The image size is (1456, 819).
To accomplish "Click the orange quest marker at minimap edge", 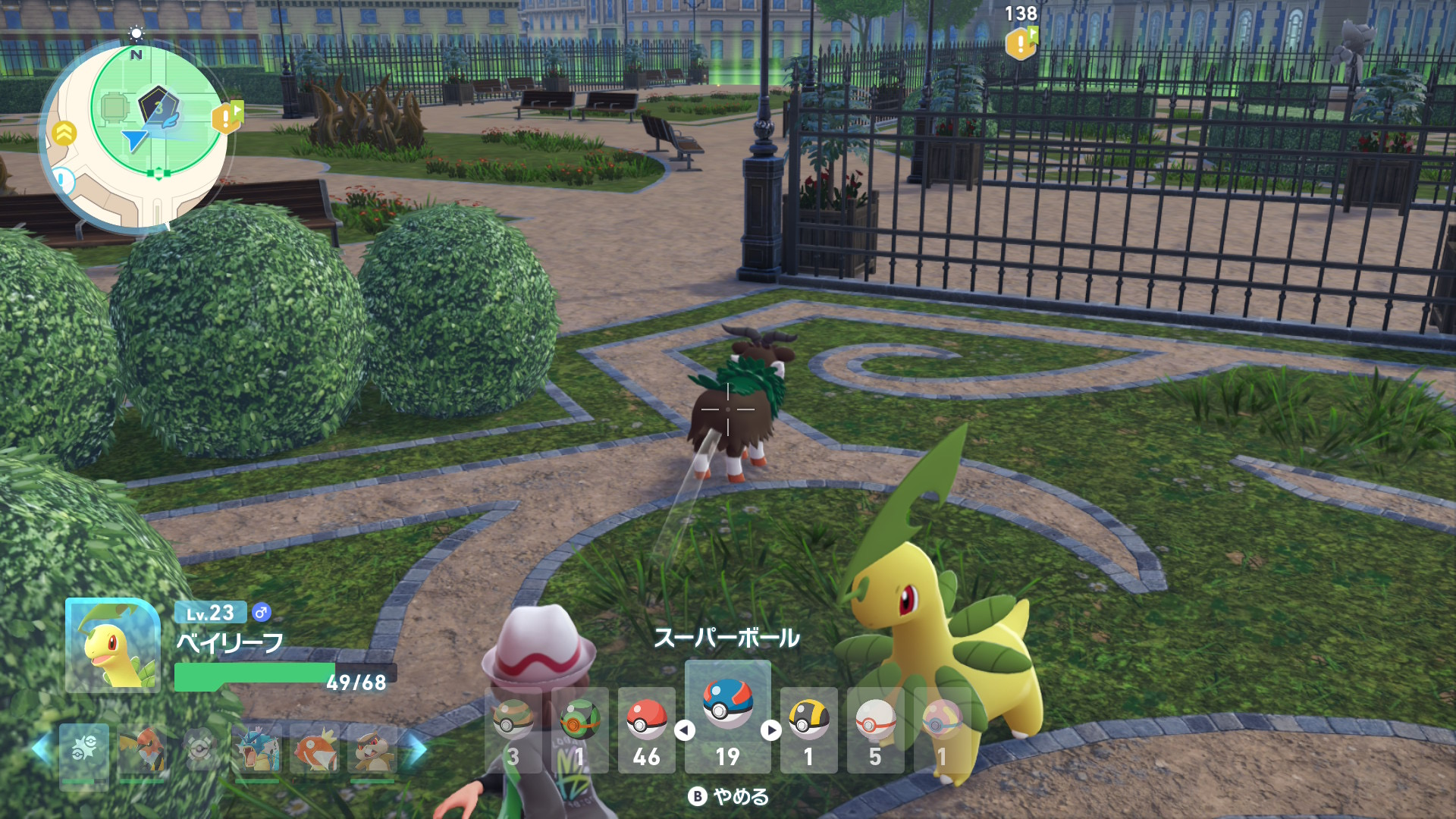I will tap(227, 118).
